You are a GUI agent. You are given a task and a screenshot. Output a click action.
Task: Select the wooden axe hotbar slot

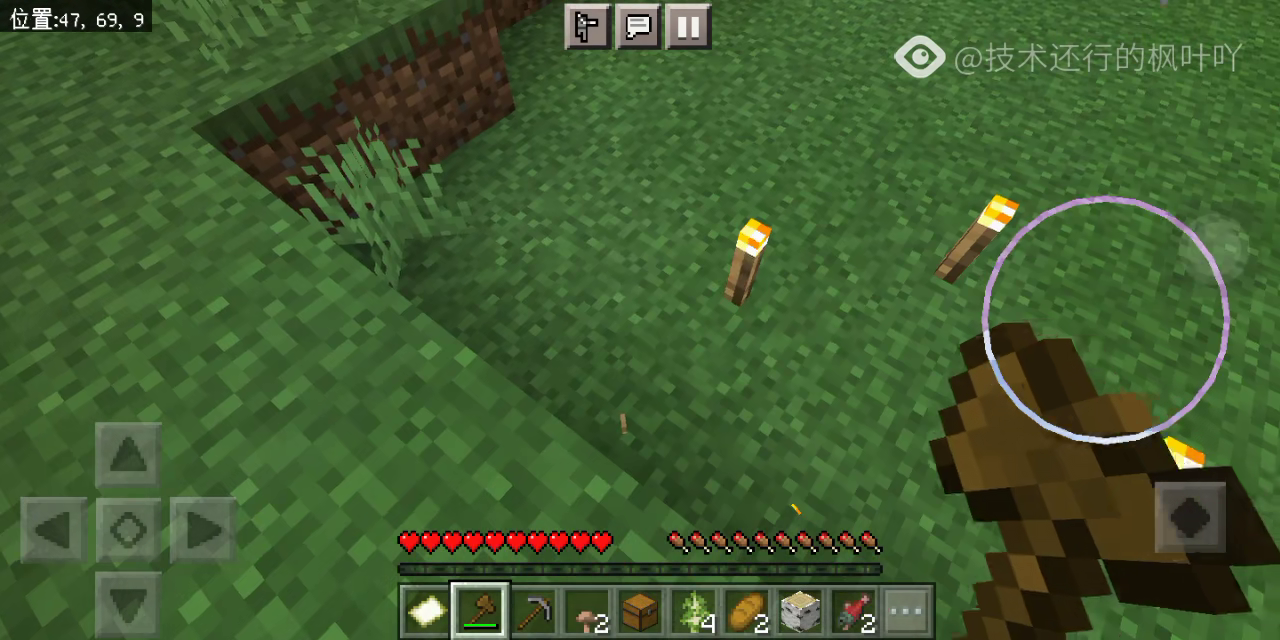480,610
